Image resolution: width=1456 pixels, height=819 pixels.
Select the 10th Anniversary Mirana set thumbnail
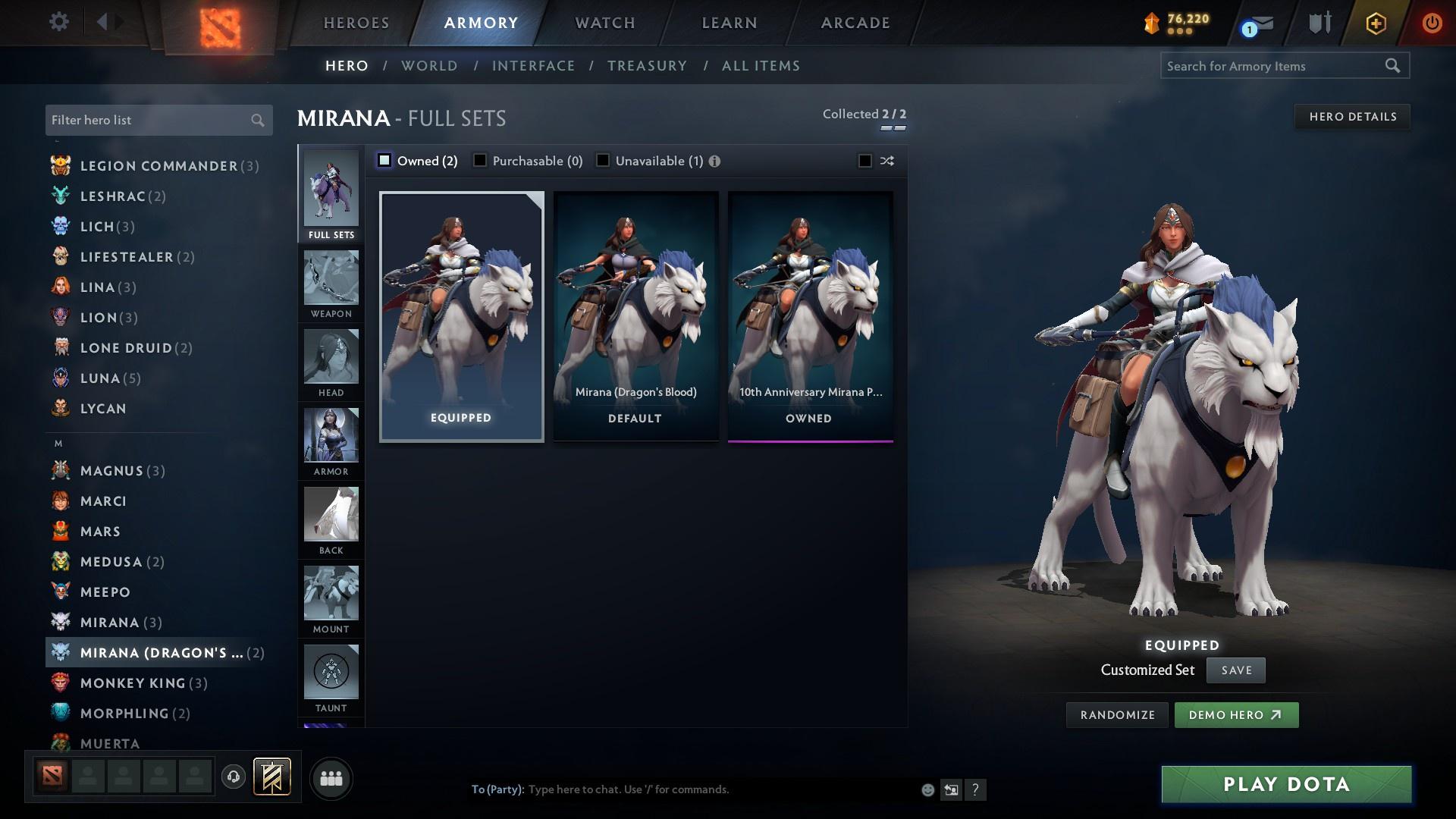[x=810, y=315]
